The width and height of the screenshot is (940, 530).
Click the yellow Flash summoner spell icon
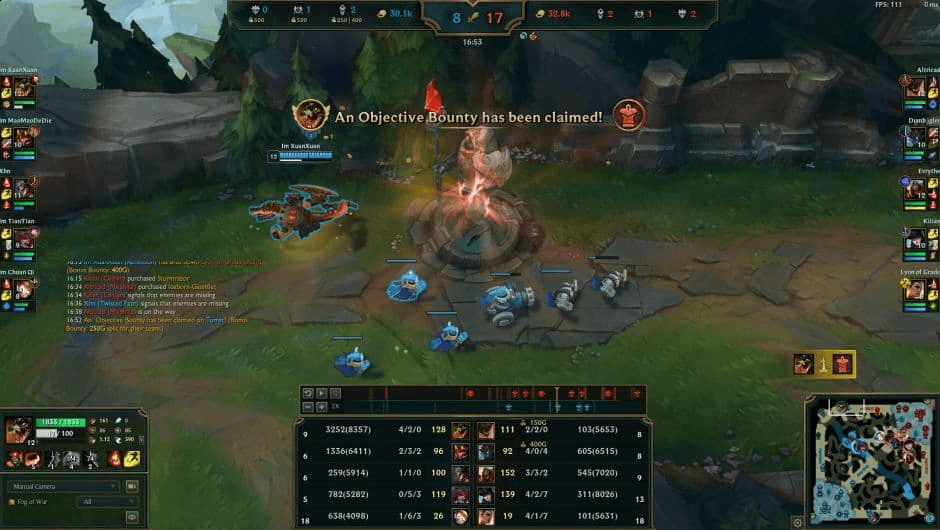(x=131, y=459)
